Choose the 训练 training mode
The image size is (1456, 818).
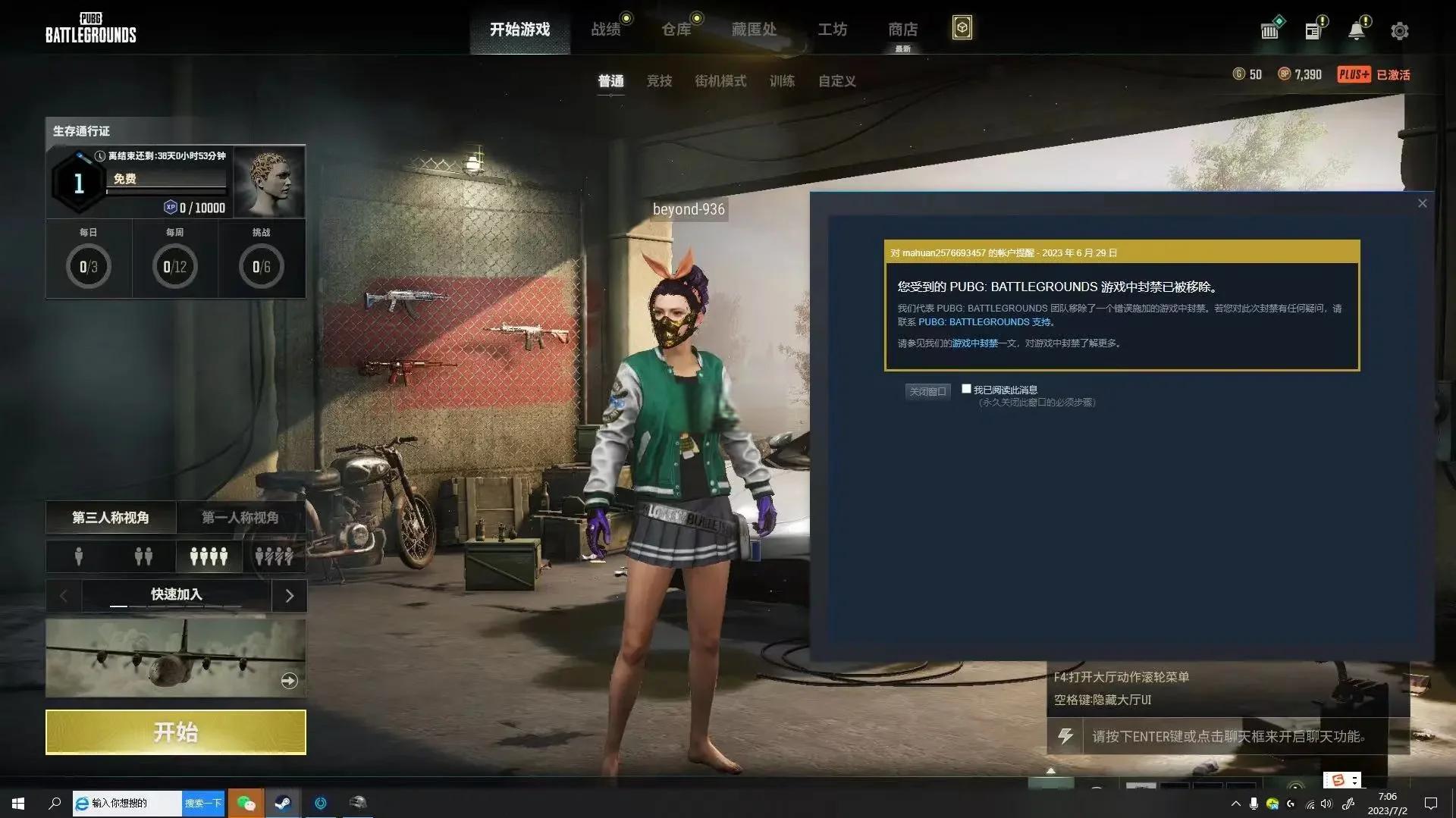[782, 81]
